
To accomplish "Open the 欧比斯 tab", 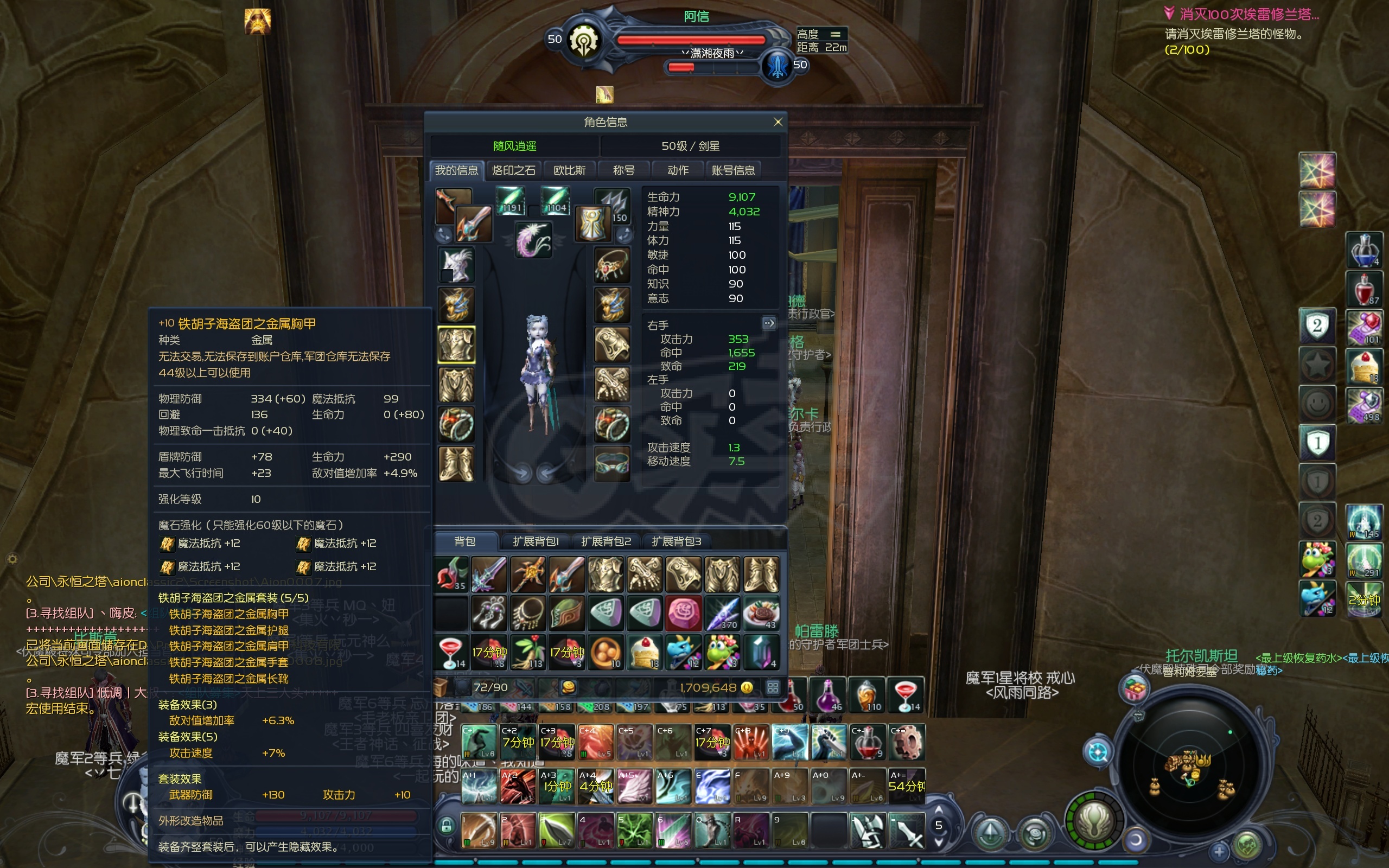I will pos(569,170).
